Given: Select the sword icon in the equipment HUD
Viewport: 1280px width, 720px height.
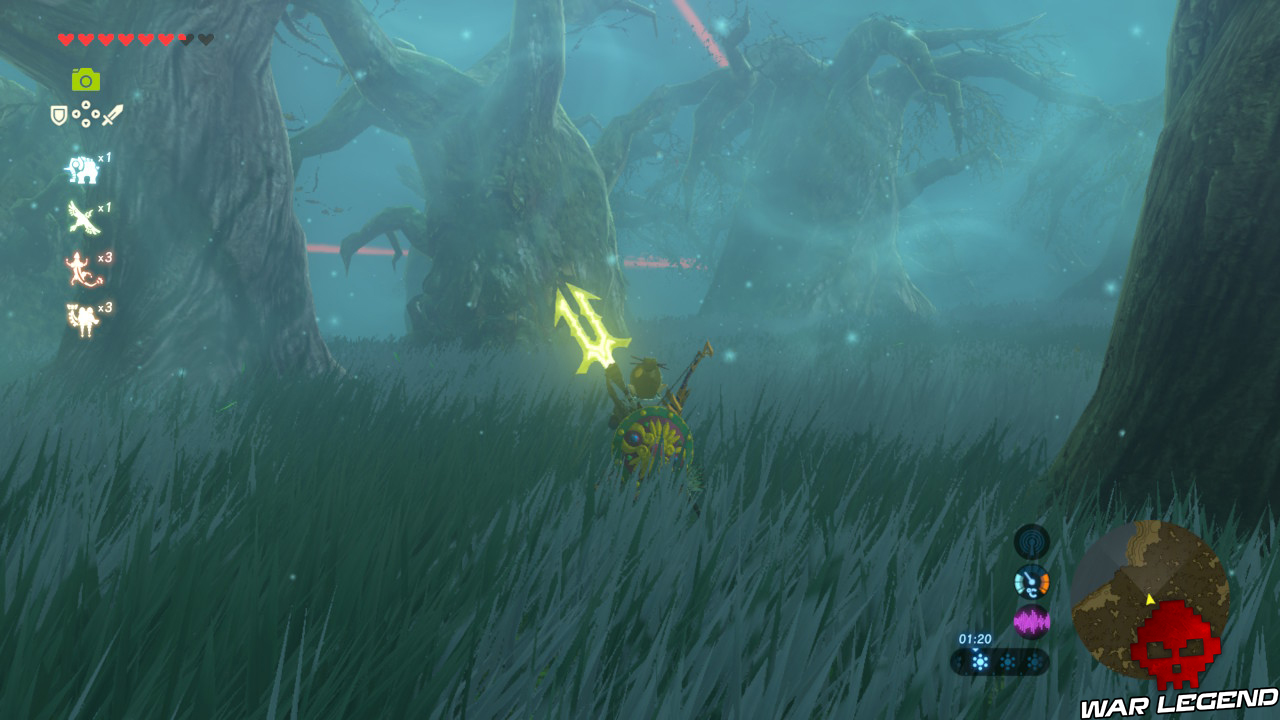Looking at the screenshot, I should click(x=111, y=113).
